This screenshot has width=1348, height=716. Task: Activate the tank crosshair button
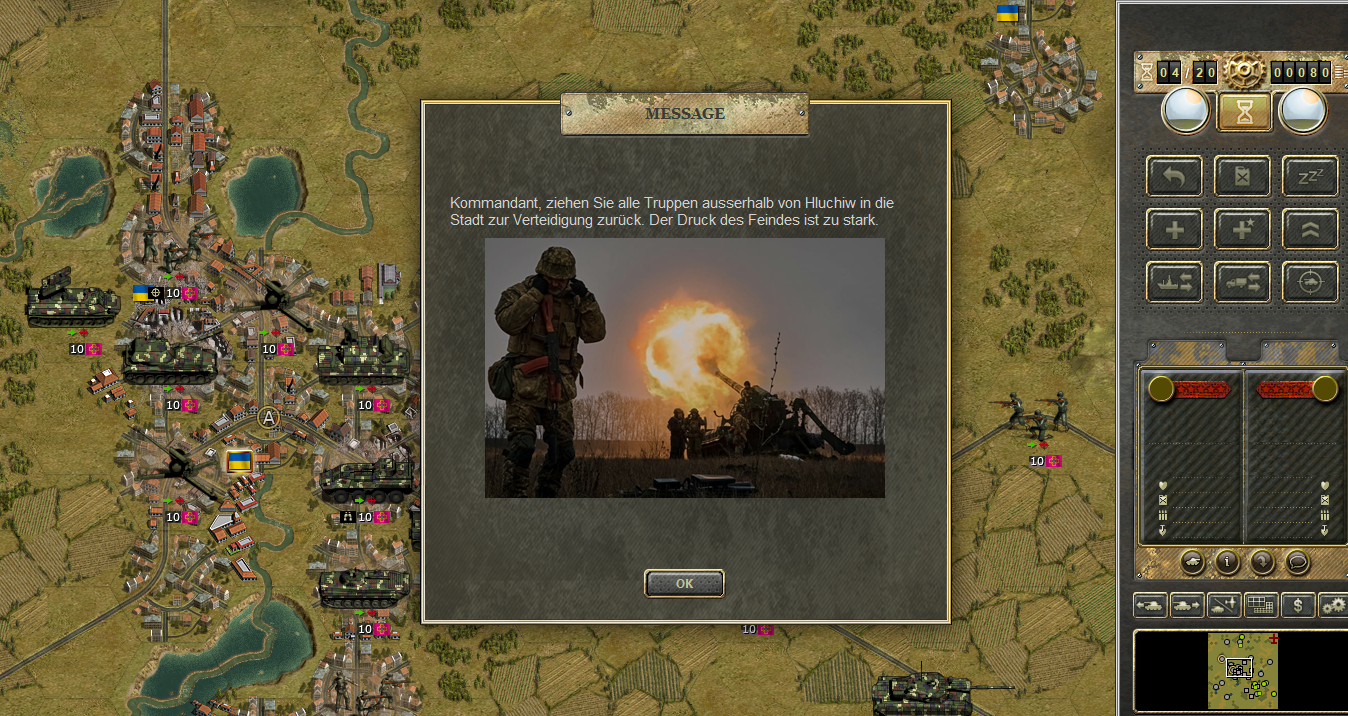pyautogui.click(x=1310, y=283)
